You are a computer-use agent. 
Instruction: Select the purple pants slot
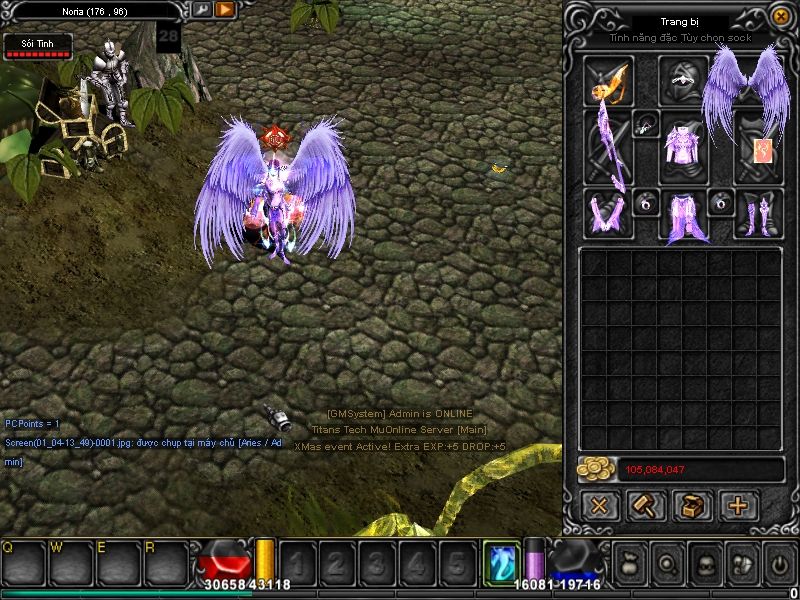click(x=683, y=216)
